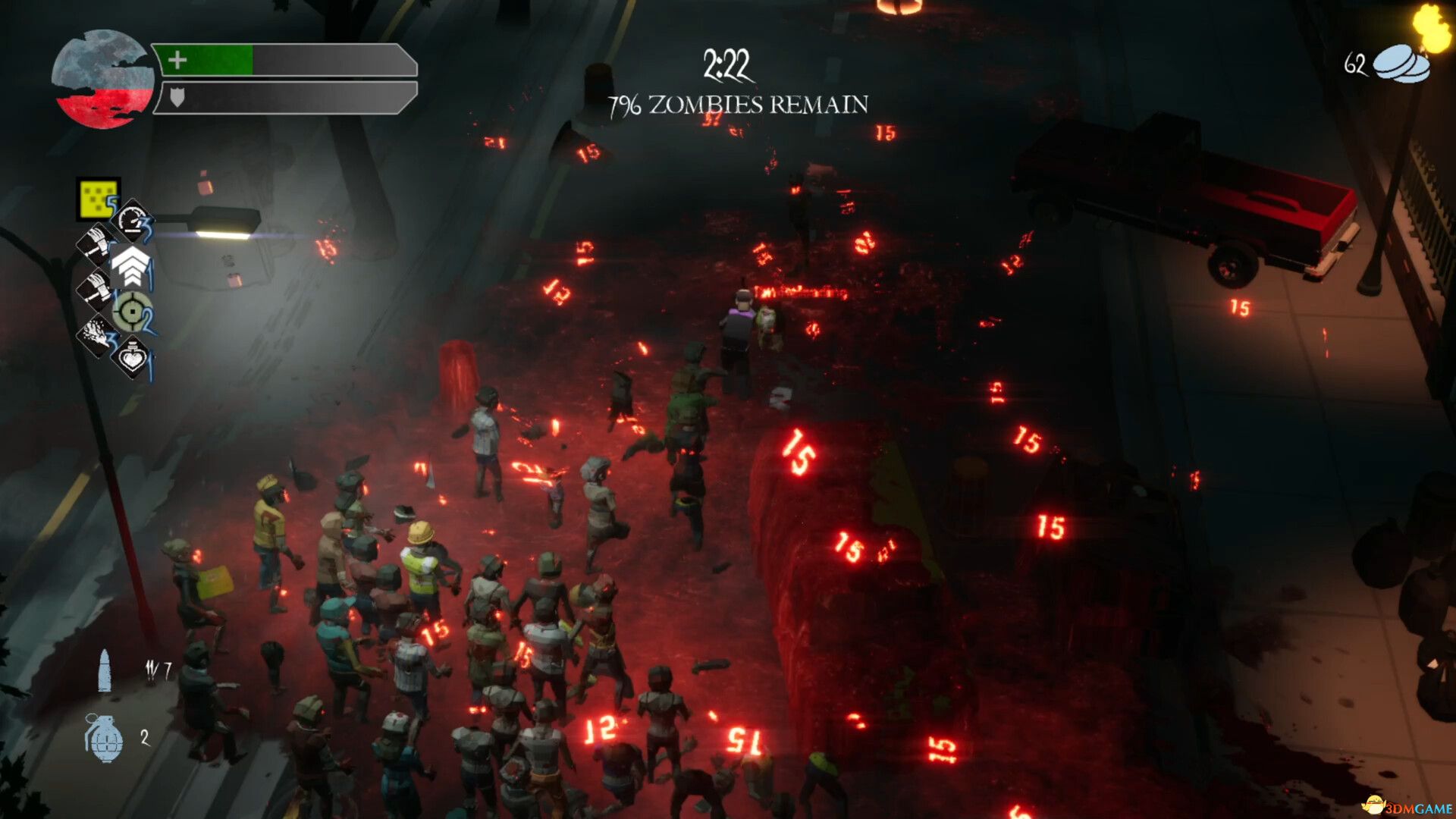The image size is (1456, 819).
Task: Select the grenade icon
Action: point(104,737)
